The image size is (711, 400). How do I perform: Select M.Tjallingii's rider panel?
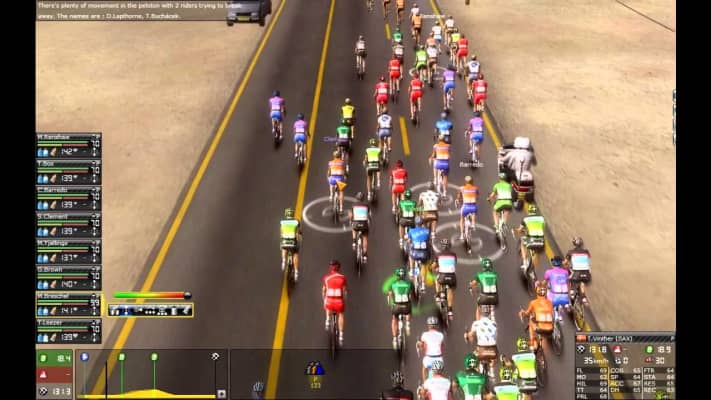point(68,251)
